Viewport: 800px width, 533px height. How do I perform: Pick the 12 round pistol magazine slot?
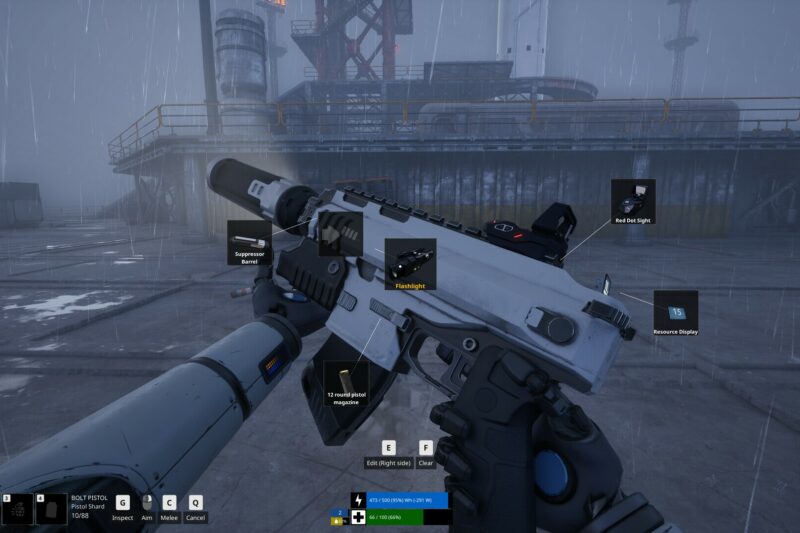[346, 387]
